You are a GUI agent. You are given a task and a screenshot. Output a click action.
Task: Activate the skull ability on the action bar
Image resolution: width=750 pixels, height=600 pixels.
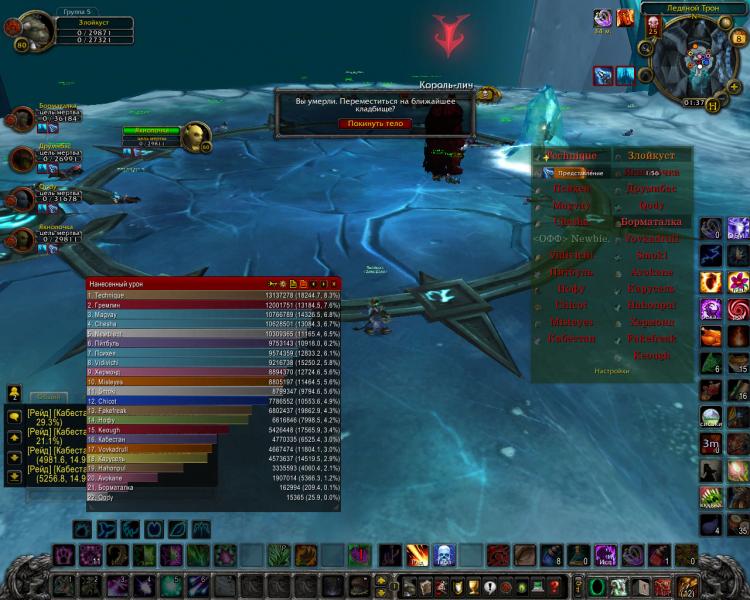coord(444,555)
